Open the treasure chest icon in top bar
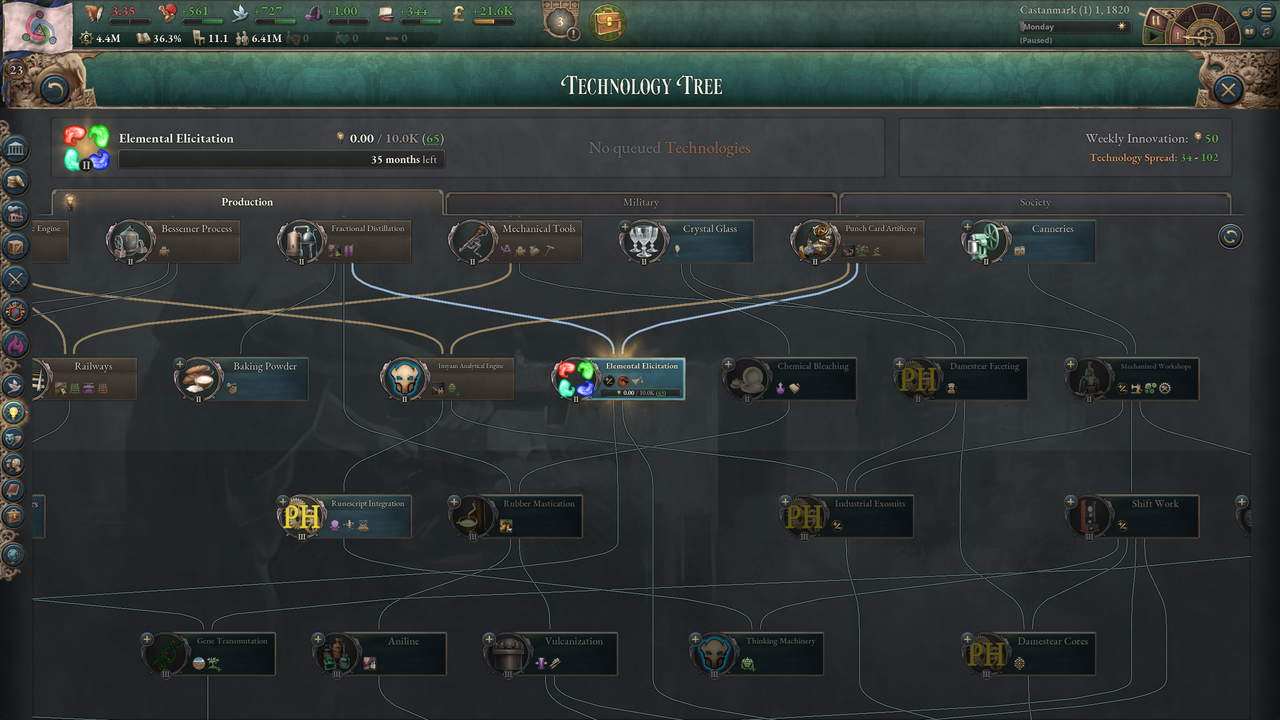The width and height of the screenshot is (1280, 720). tap(605, 22)
